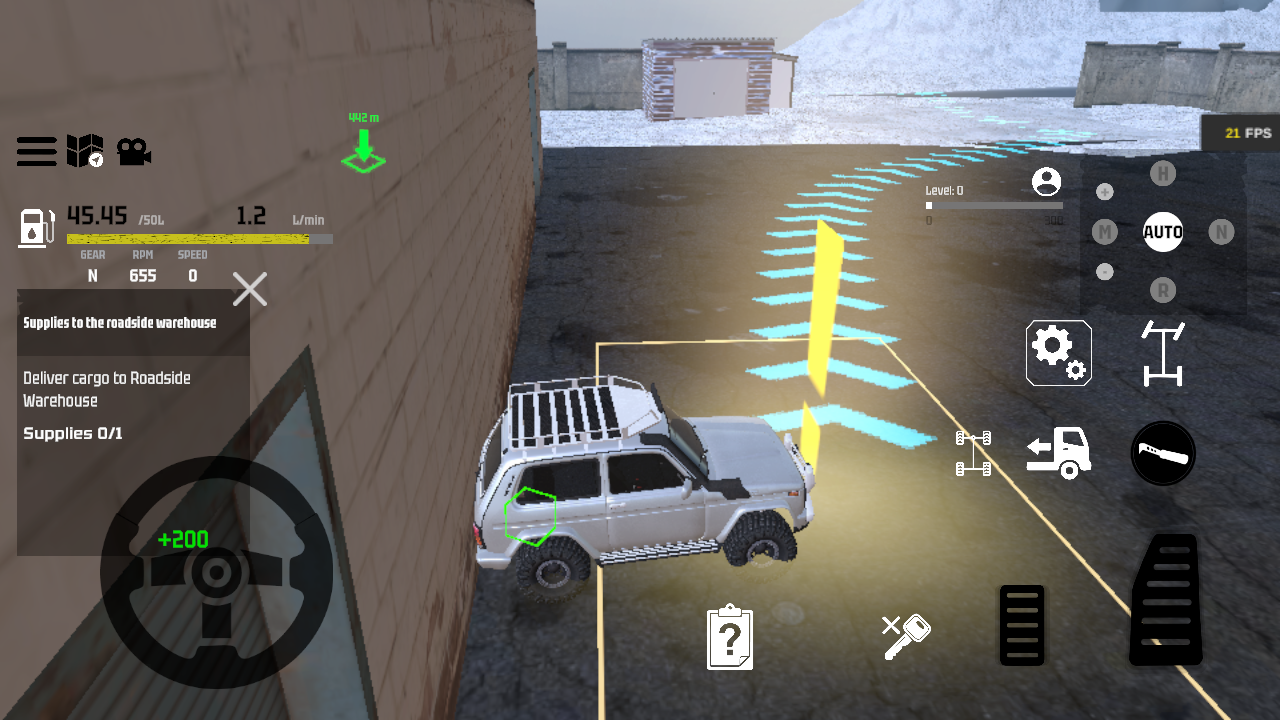Turn the engine key icon

(906, 636)
